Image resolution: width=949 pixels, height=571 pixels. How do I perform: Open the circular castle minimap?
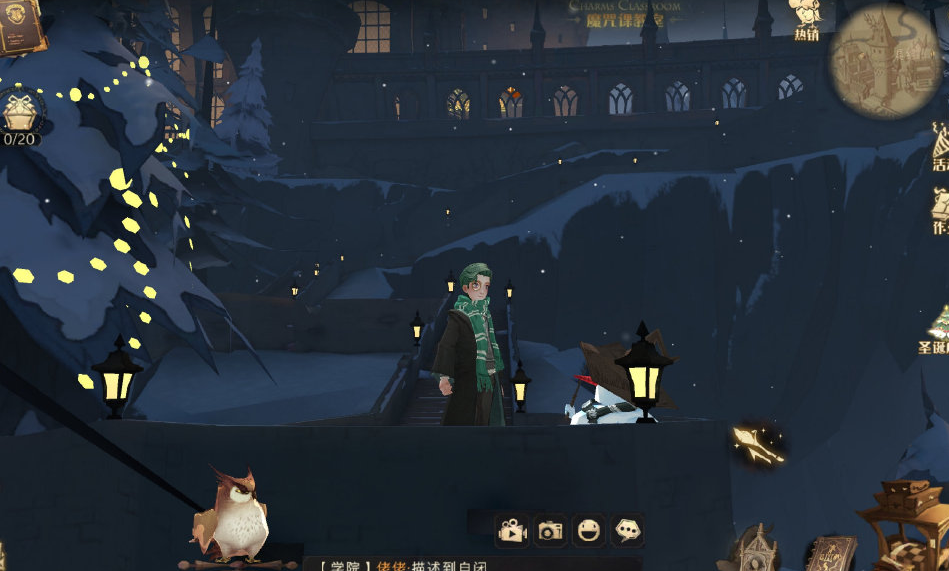pos(884,60)
